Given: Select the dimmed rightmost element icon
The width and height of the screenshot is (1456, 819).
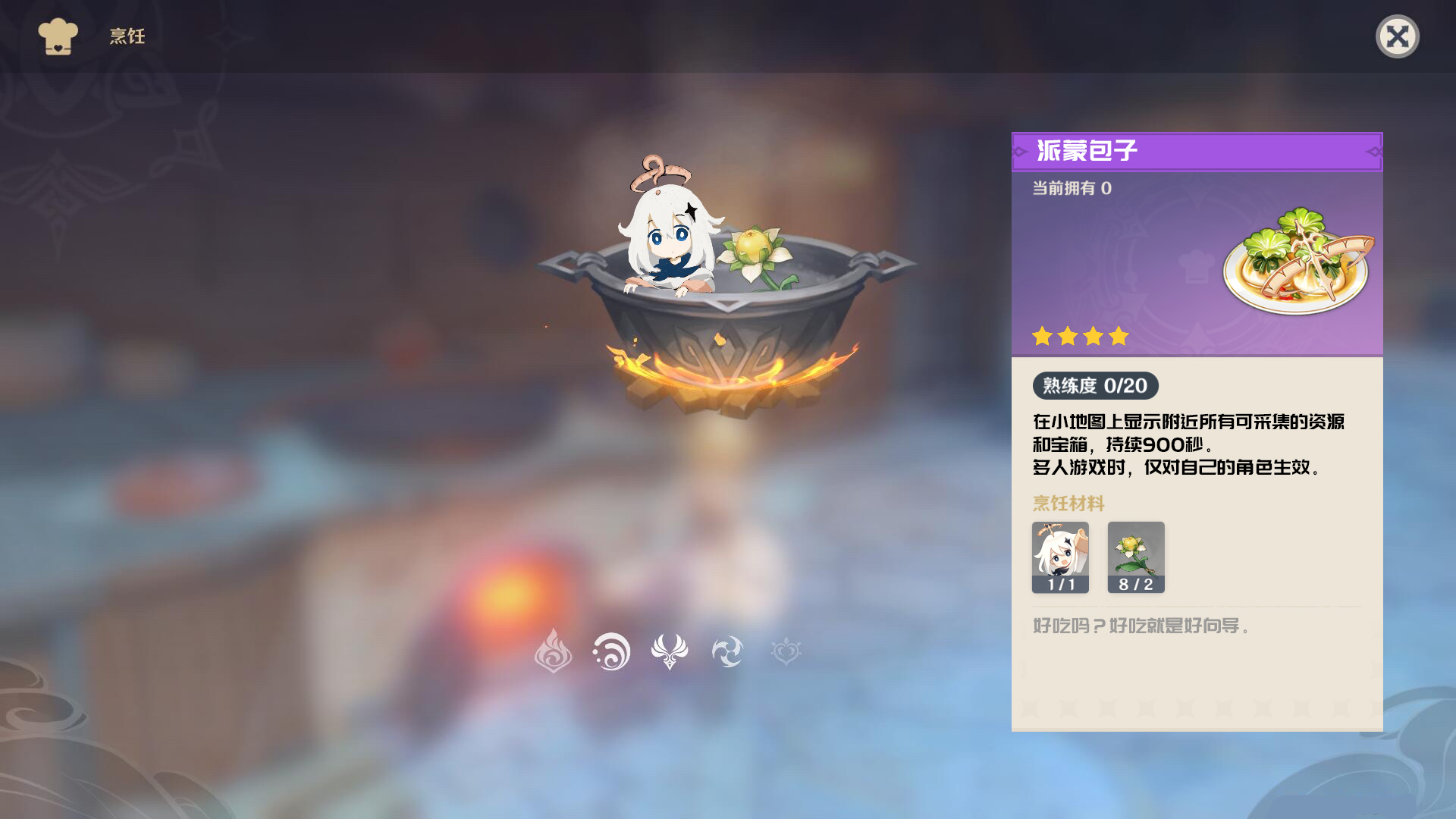Looking at the screenshot, I should pyautogui.click(x=786, y=651).
